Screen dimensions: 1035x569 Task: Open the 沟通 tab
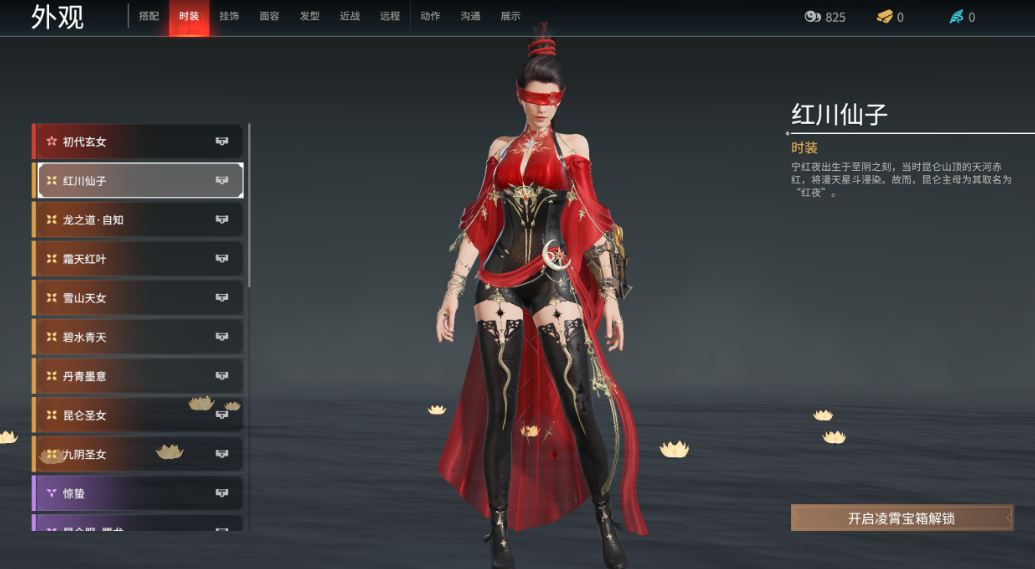pos(470,17)
